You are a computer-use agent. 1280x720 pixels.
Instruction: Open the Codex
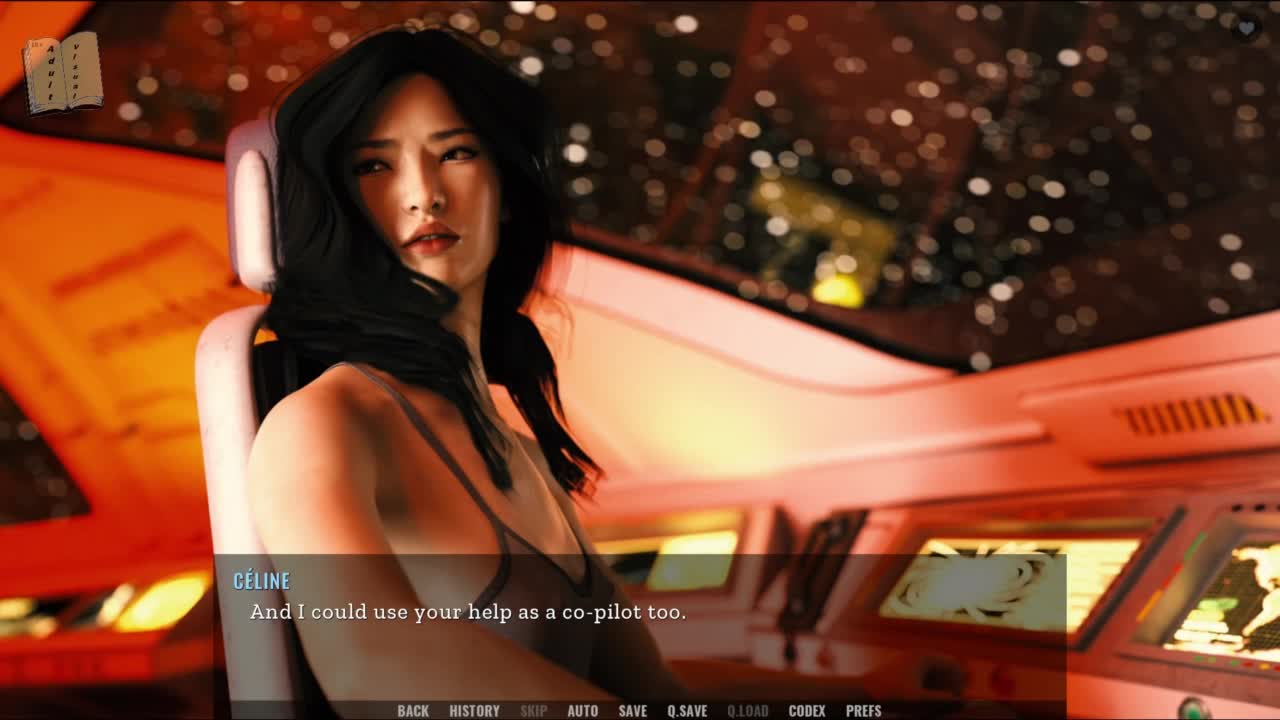point(807,711)
